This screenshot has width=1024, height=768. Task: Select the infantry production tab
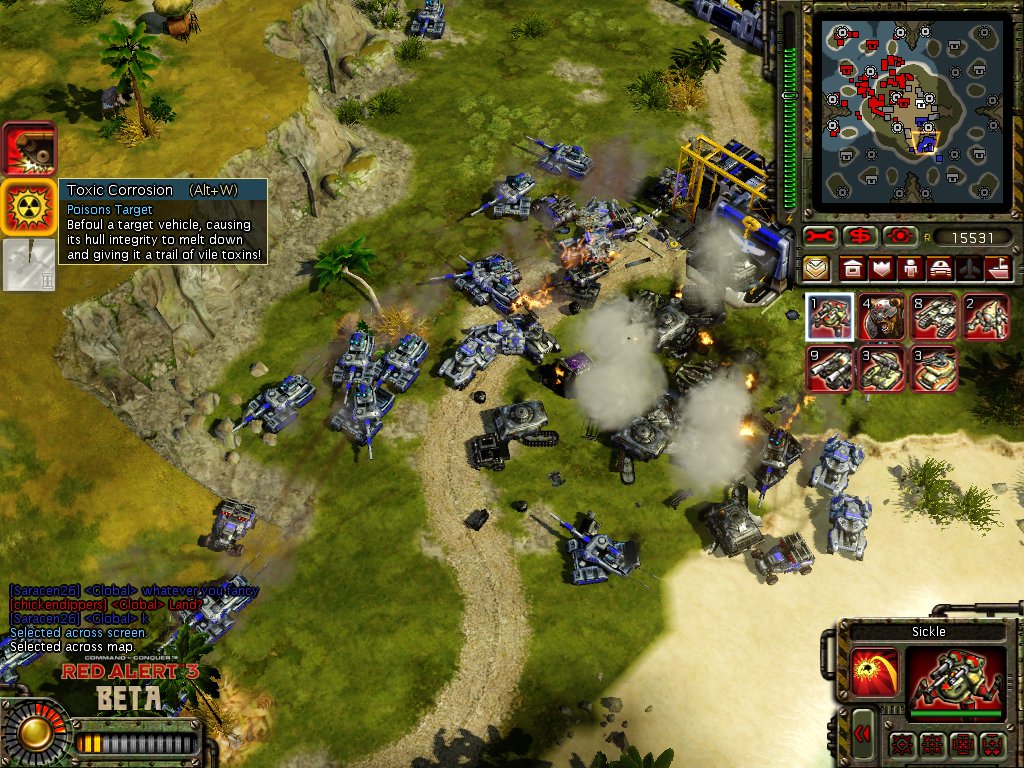click(911, 269)
